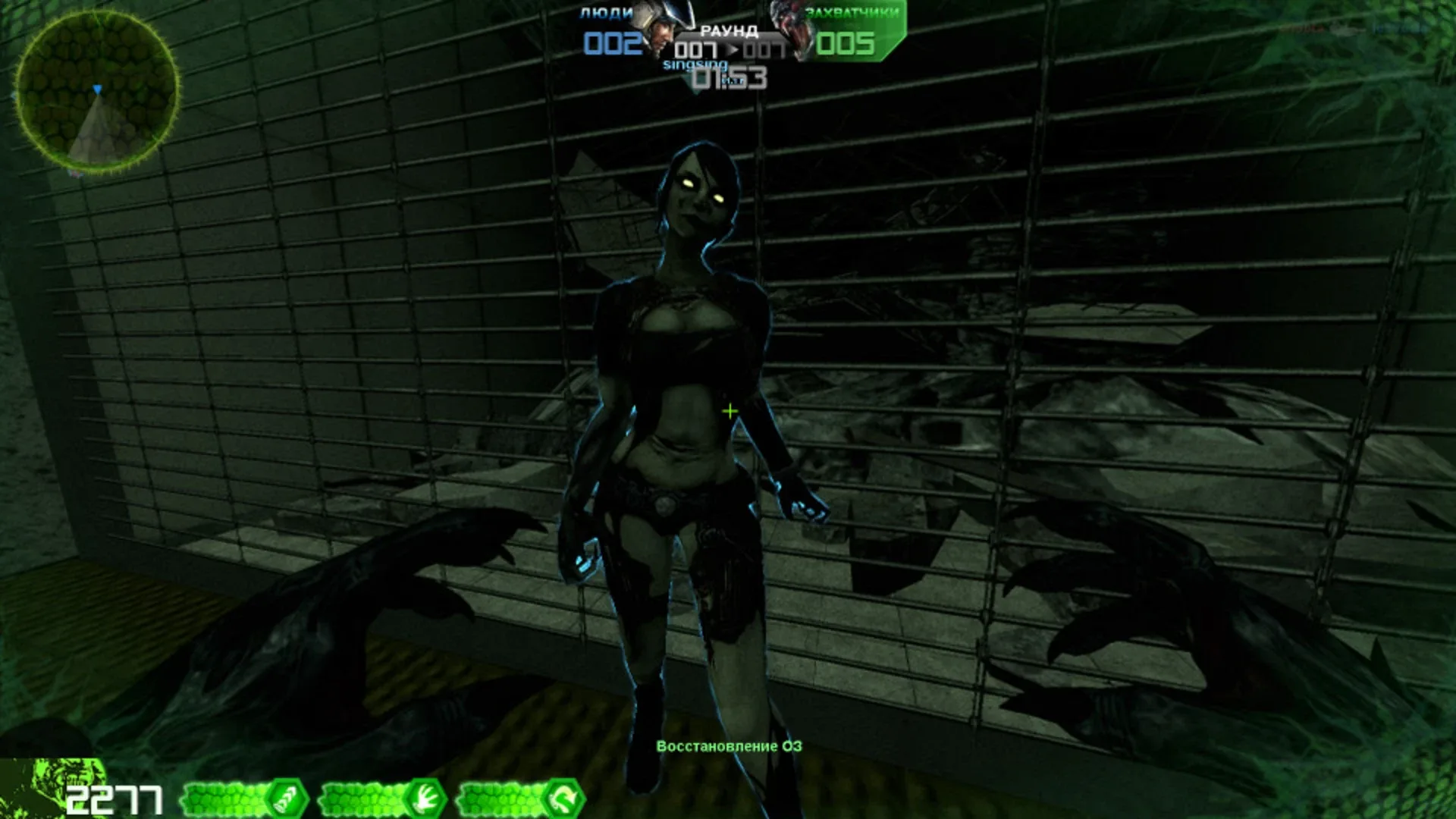This screenshot has width=1456, height=819.
Task: Click the green crosshair at screen center
Action: point(730,410)
